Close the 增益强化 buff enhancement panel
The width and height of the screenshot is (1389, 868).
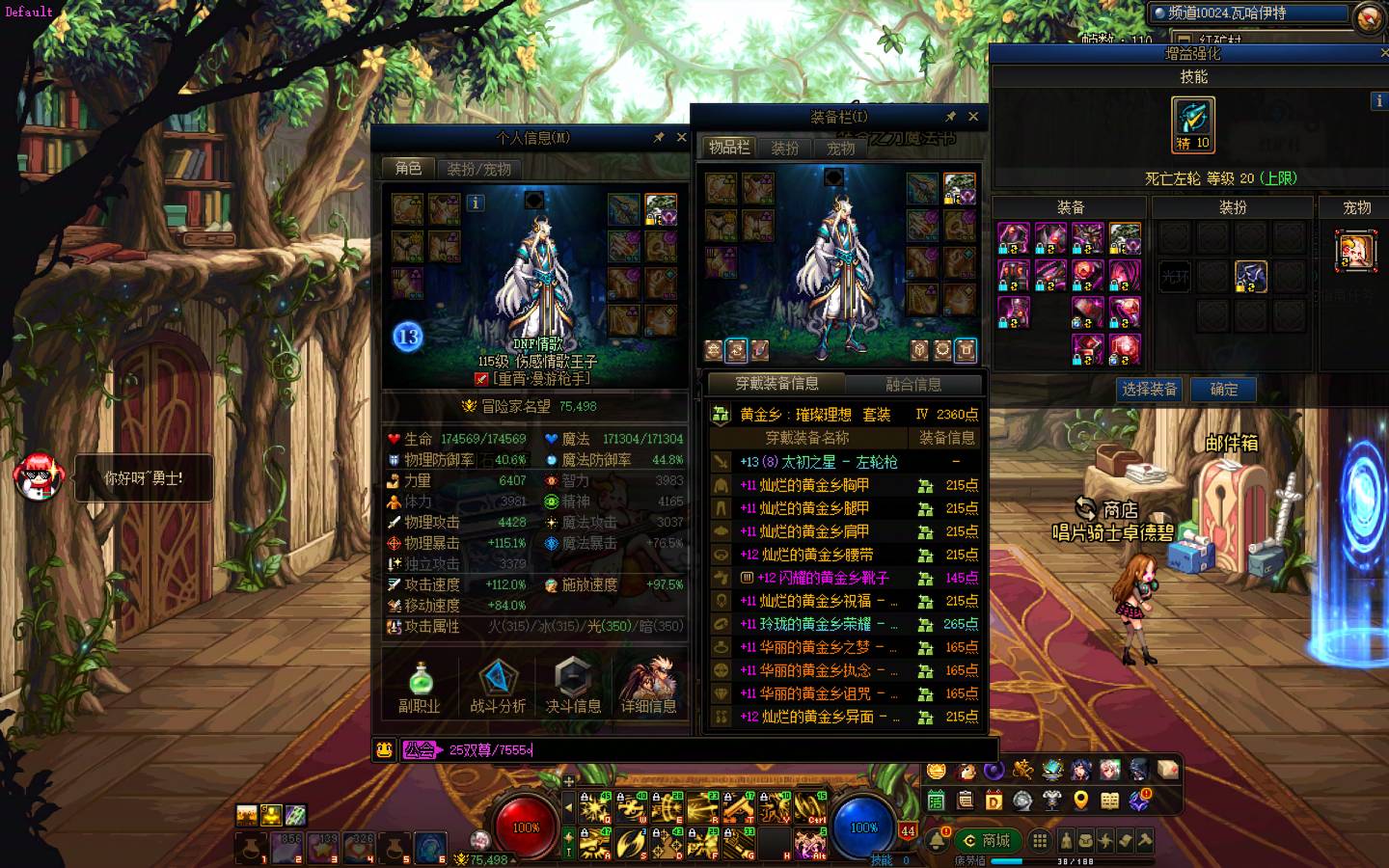(x=1384, y=54)
